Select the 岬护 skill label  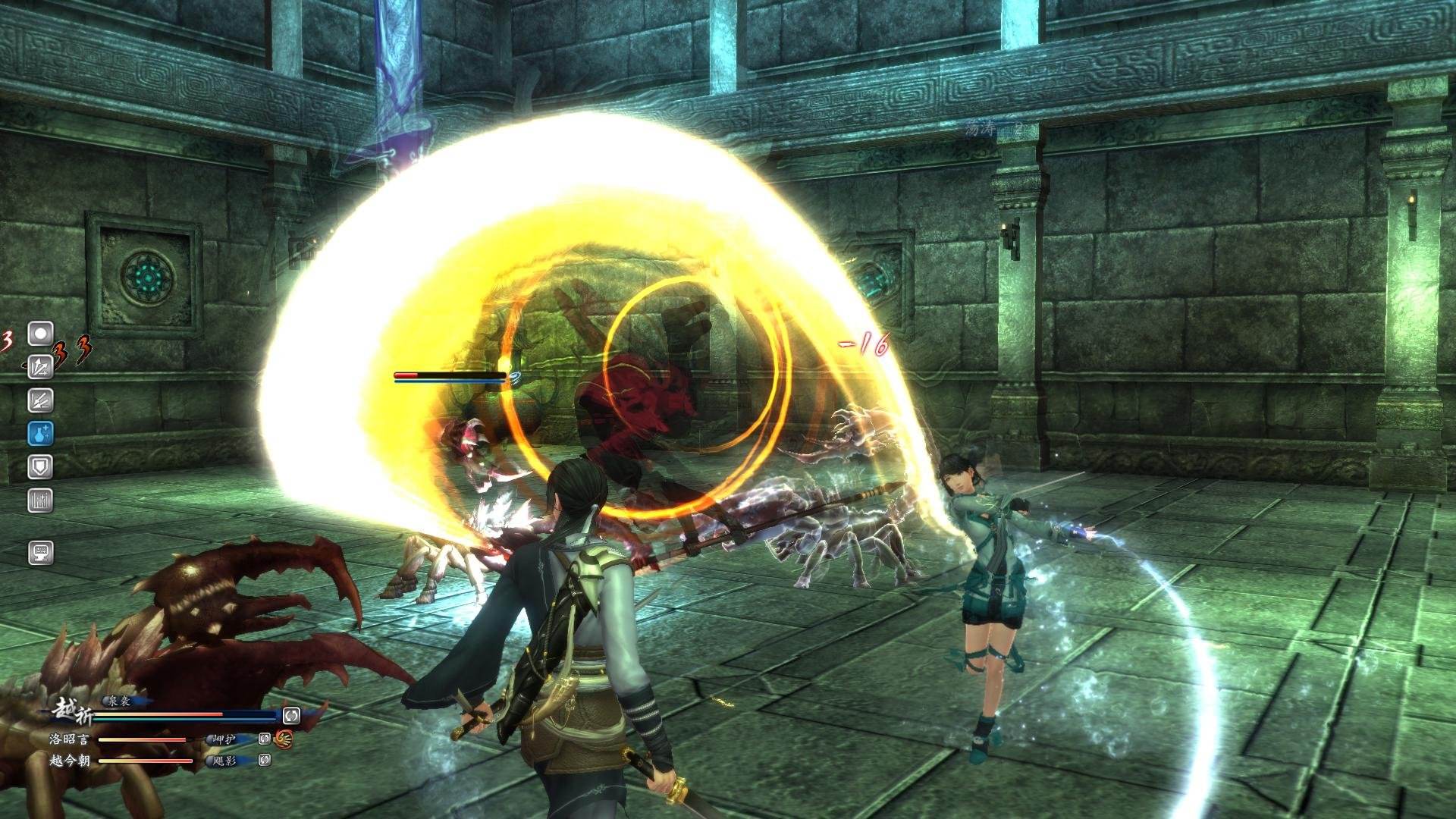tap(224, 739)
